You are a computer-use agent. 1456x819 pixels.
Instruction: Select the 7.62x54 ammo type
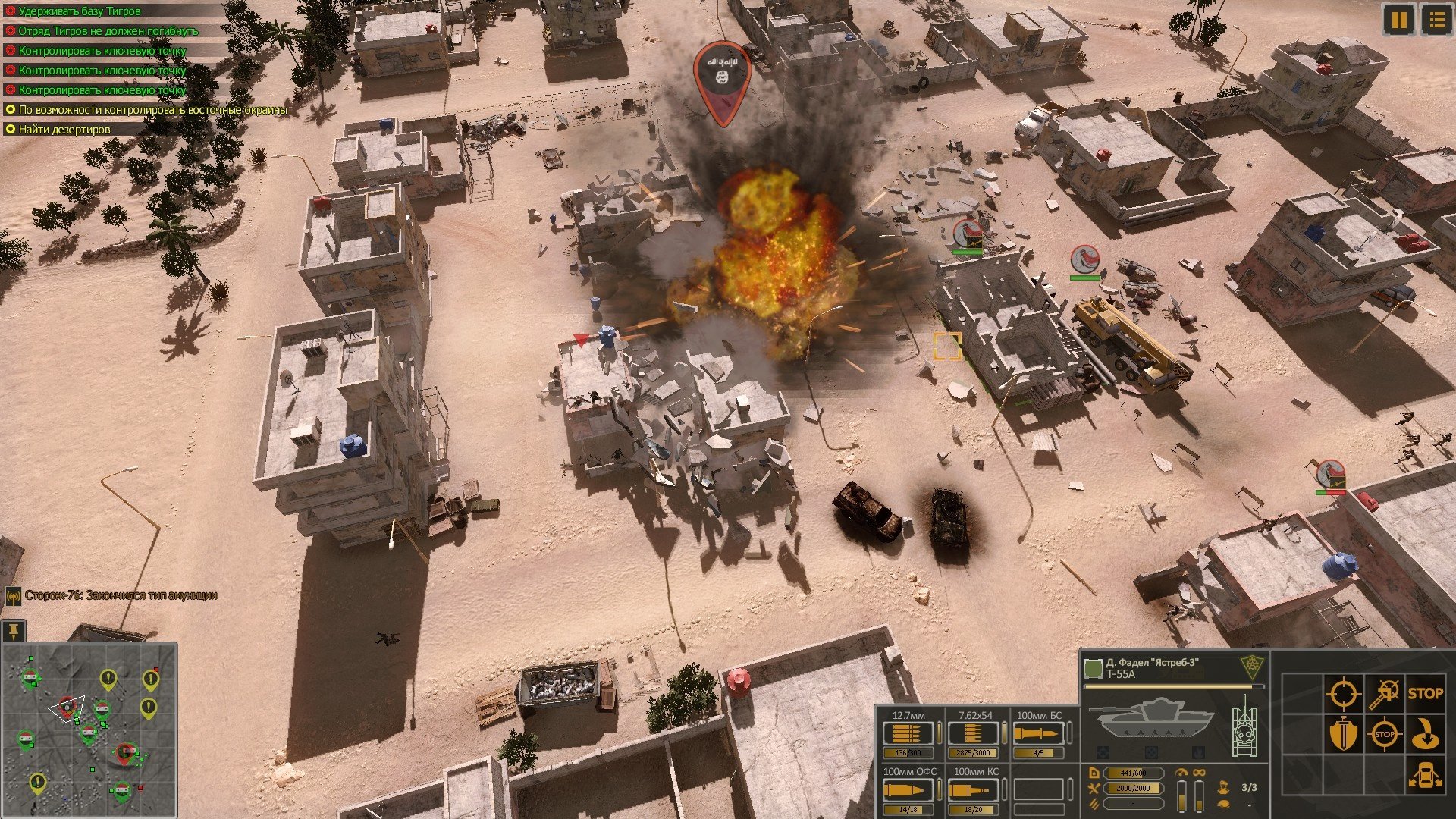coord(974,734)
